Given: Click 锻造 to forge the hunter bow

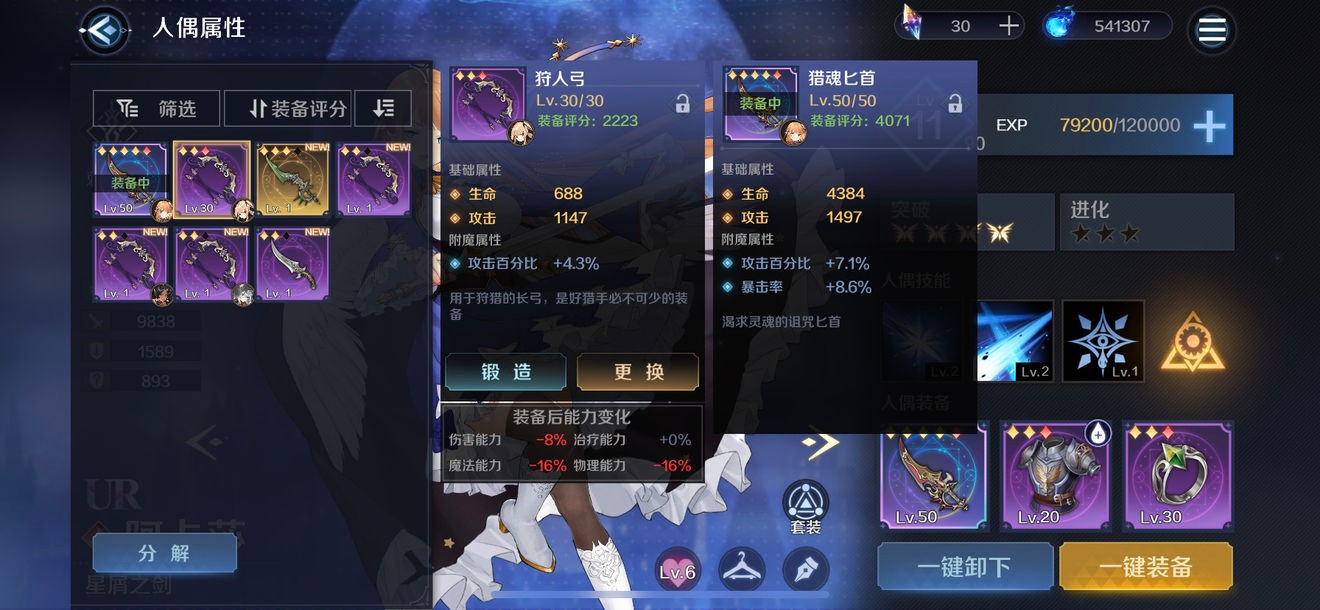Looking at the screenshot, I should [x=507, y=372].
